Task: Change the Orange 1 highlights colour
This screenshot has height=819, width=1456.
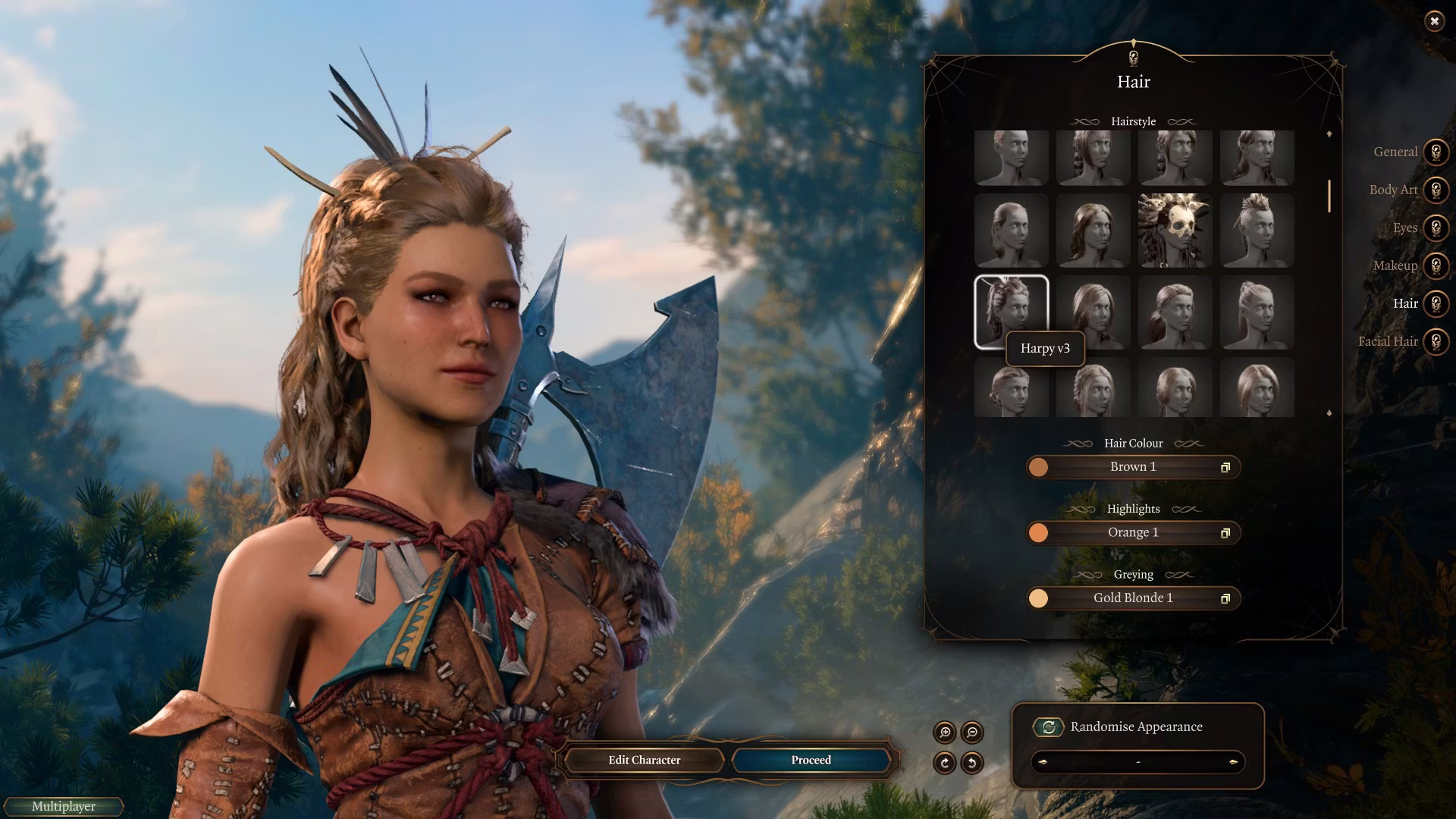Action: [1133, 533]
